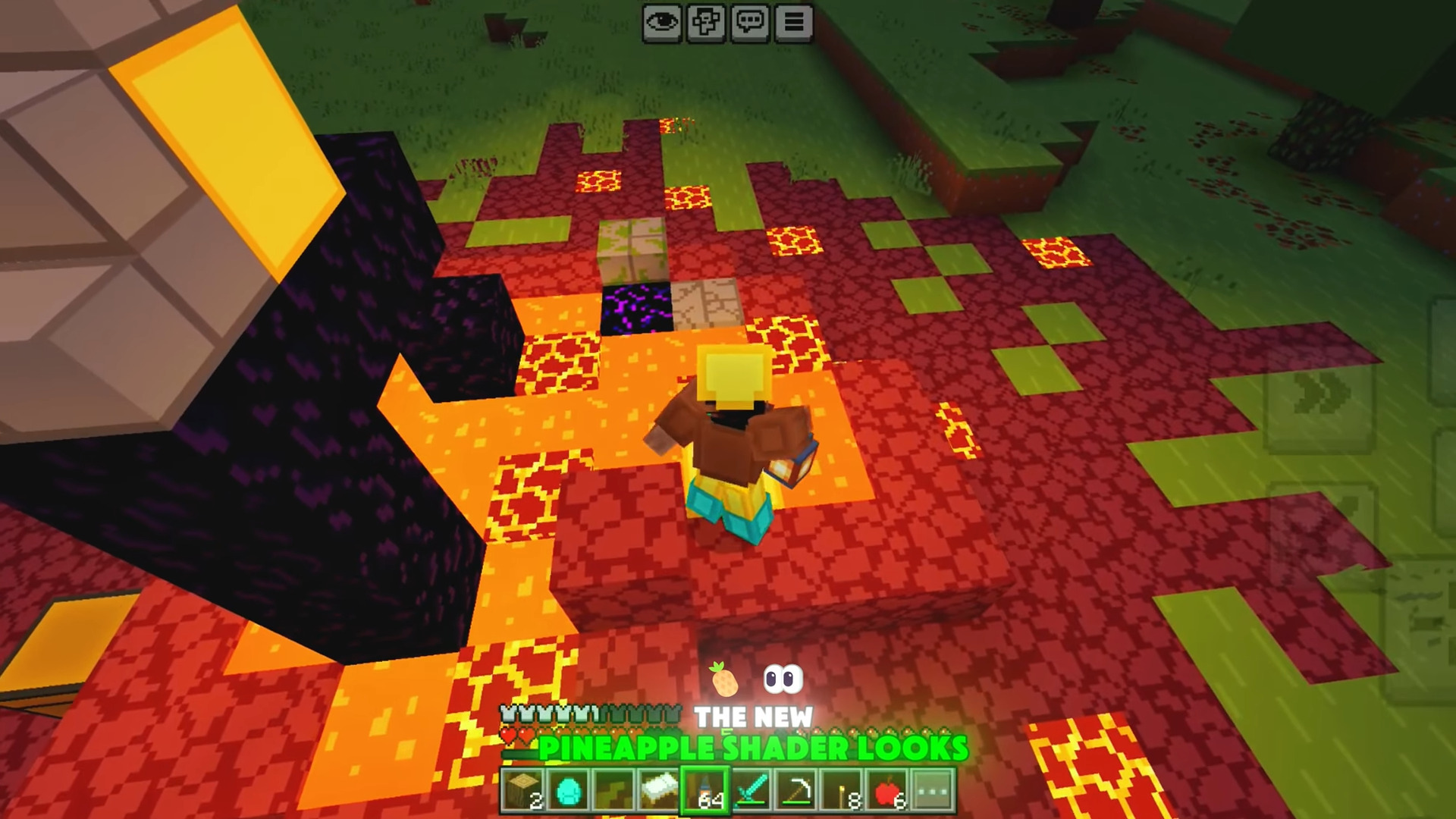Select the grass-textured item in the hotbar
The image size is (1456, 819).
pyautogui.click(x=613, y=791)
